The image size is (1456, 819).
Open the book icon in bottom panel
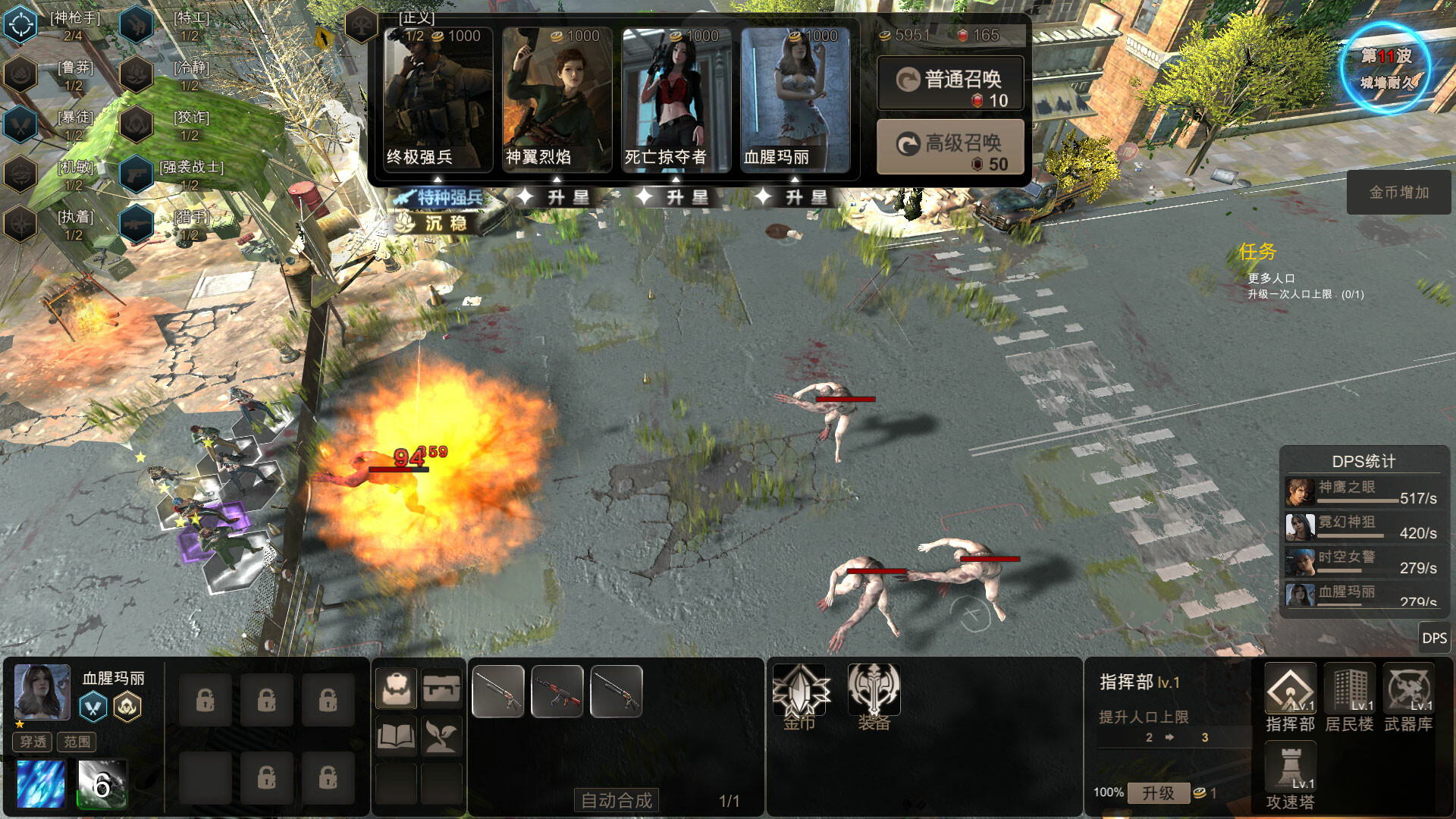(x=396, y=734)
